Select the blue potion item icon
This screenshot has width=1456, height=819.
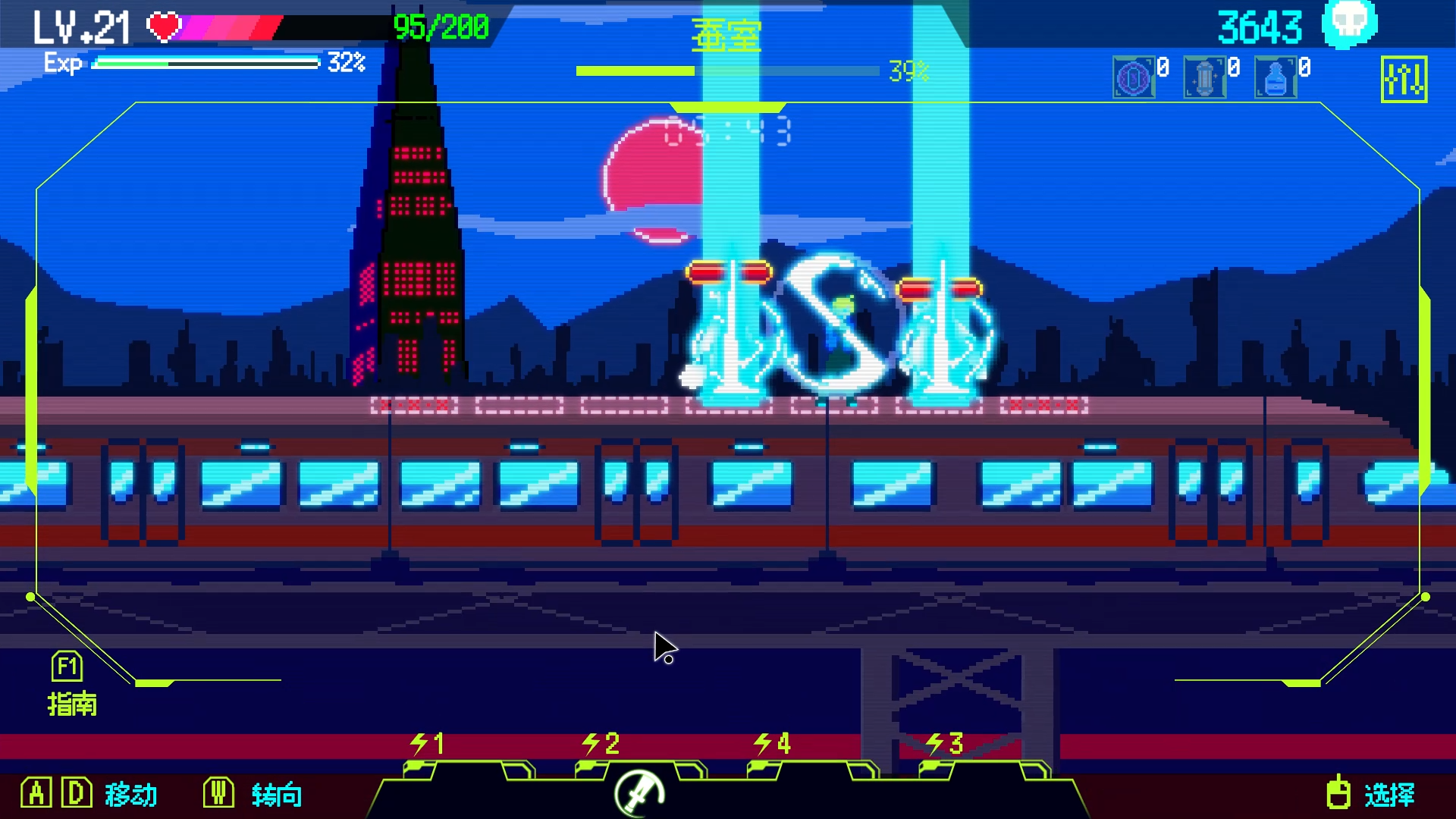click(1275, 76)
